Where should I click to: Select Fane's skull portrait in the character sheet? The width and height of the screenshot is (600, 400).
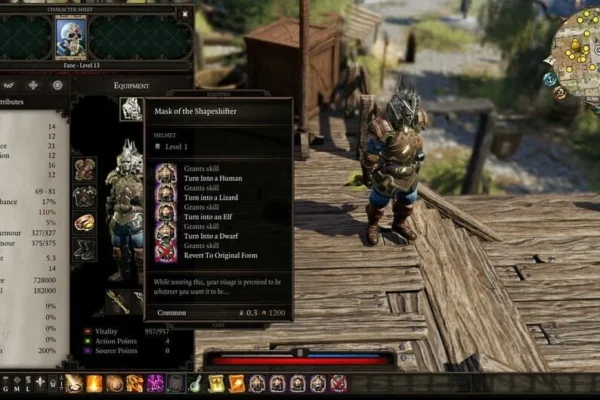click(x=71, y=37)
